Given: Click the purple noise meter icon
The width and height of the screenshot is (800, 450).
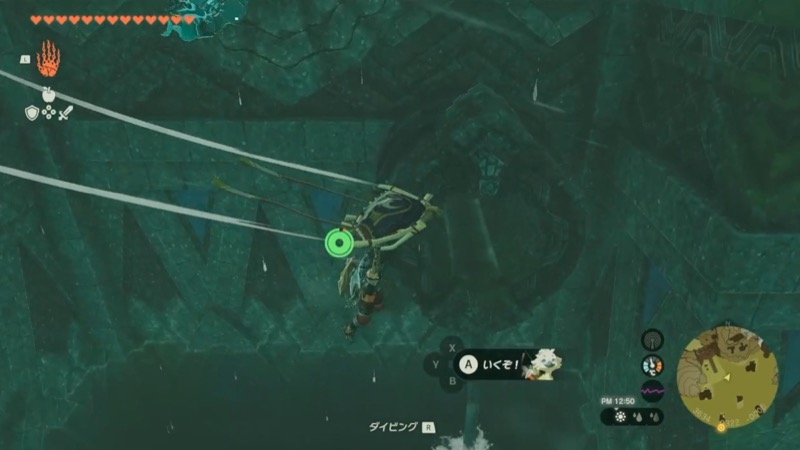Looking at the screenshot, I should tap(652, 391).
